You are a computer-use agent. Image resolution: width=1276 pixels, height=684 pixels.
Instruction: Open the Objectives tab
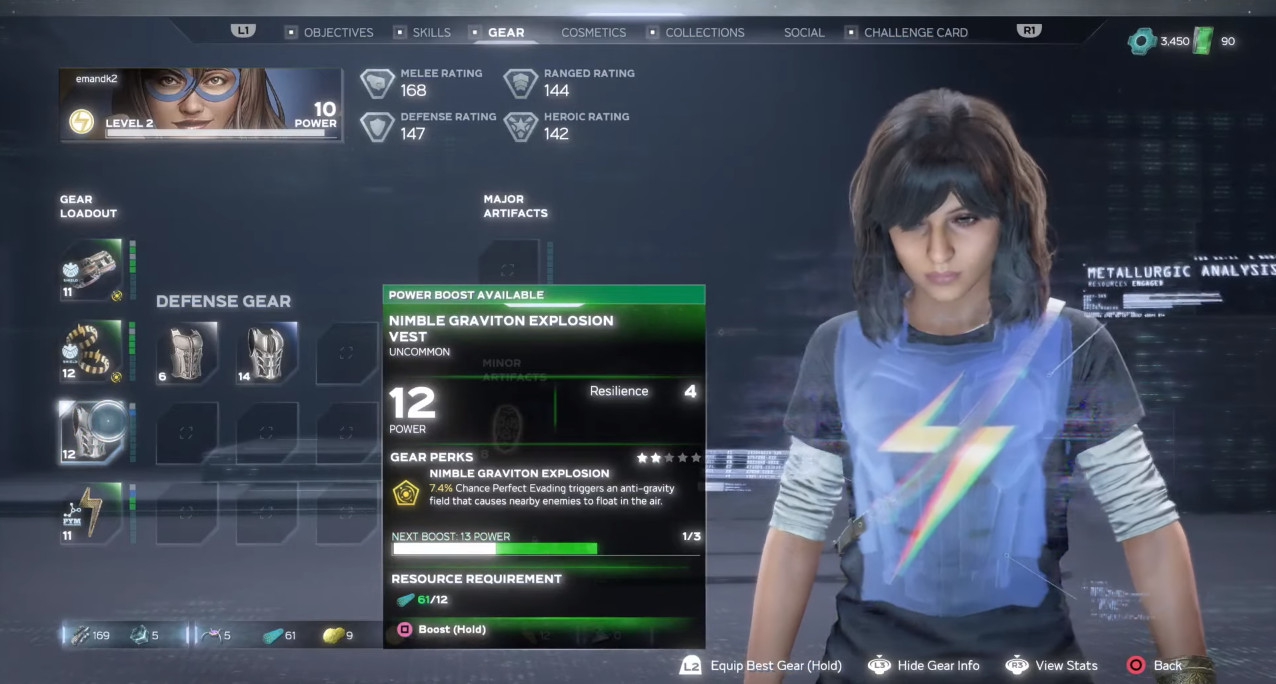pyautogui.click(x=338, y=32)
